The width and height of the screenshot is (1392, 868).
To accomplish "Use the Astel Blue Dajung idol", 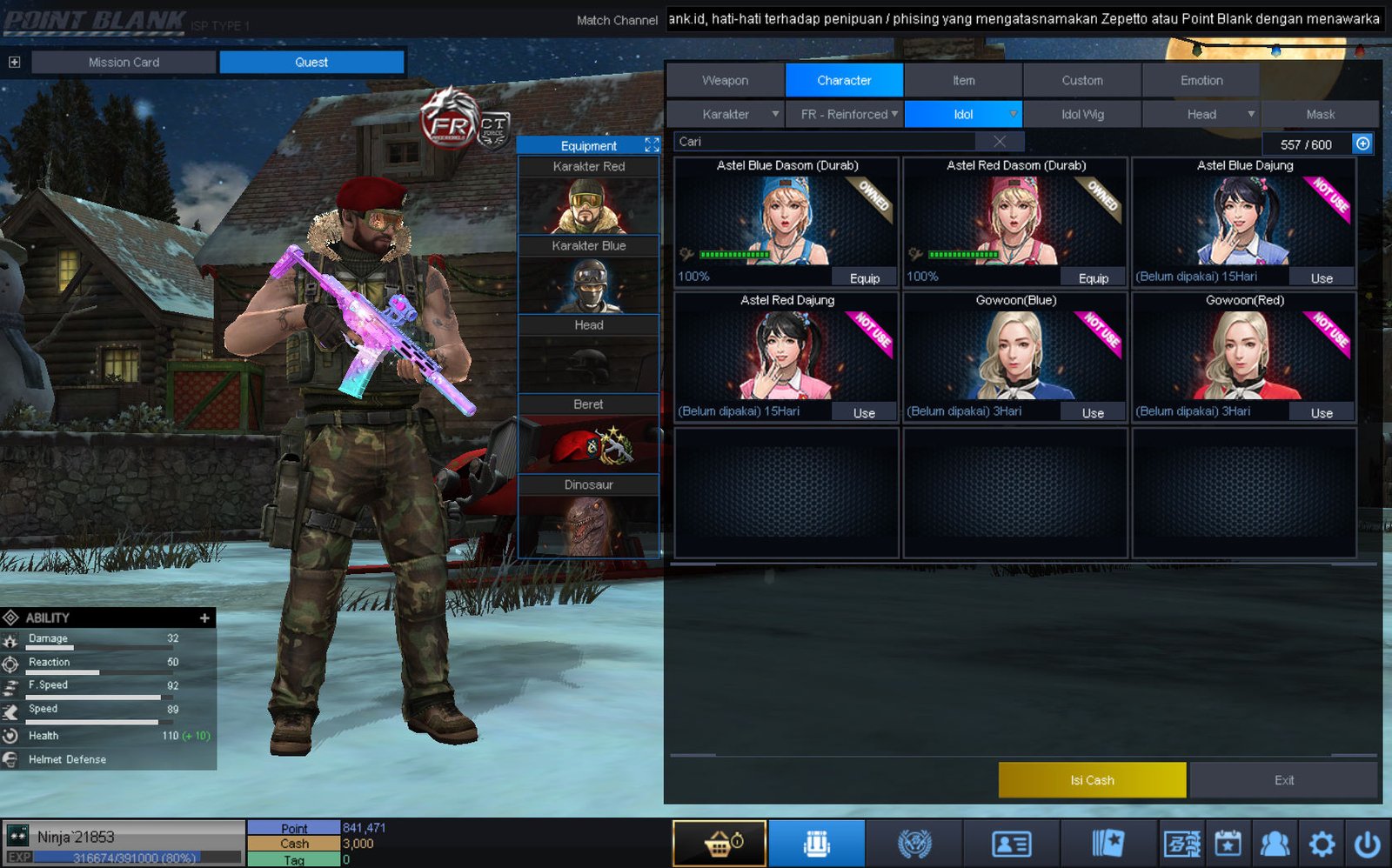I will point(1322,278).
